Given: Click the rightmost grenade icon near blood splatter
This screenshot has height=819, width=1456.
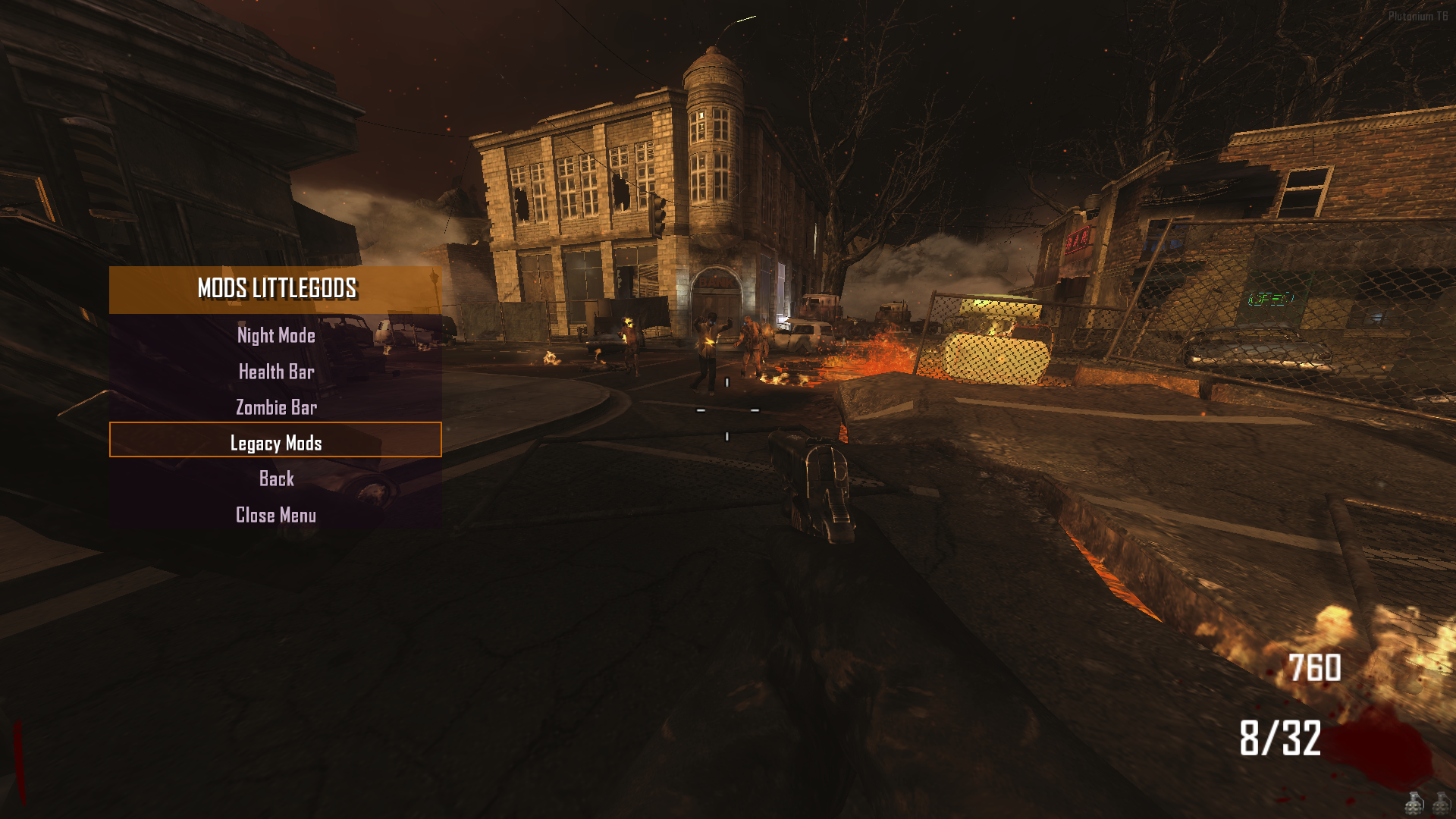Looking at the screenshot, I should tap(1442, 805).
